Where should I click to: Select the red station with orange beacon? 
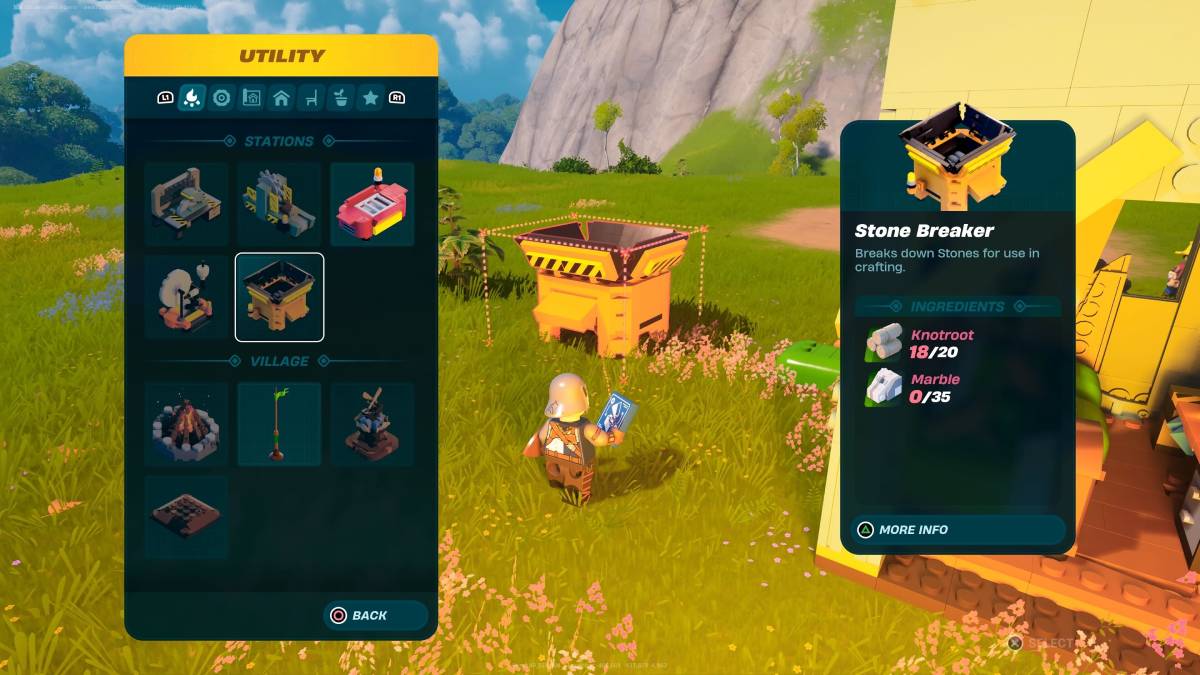372,204
